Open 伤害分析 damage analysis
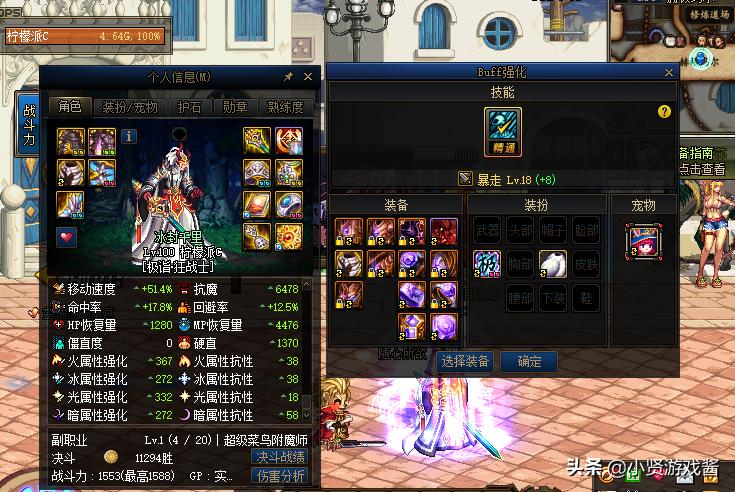Screen dimensions: 735x492 279,477
